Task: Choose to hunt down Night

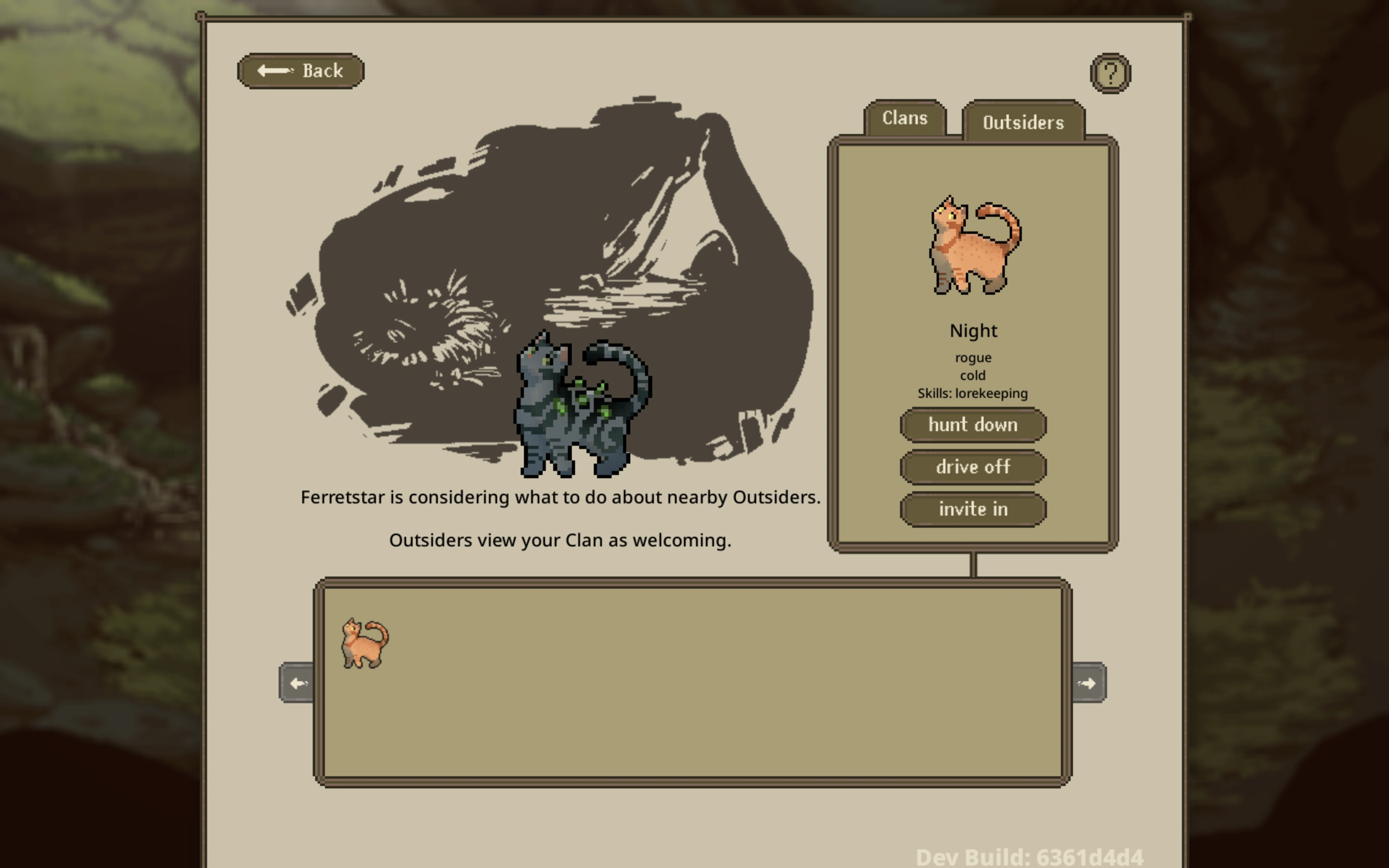Action: [x=973, y=425]
